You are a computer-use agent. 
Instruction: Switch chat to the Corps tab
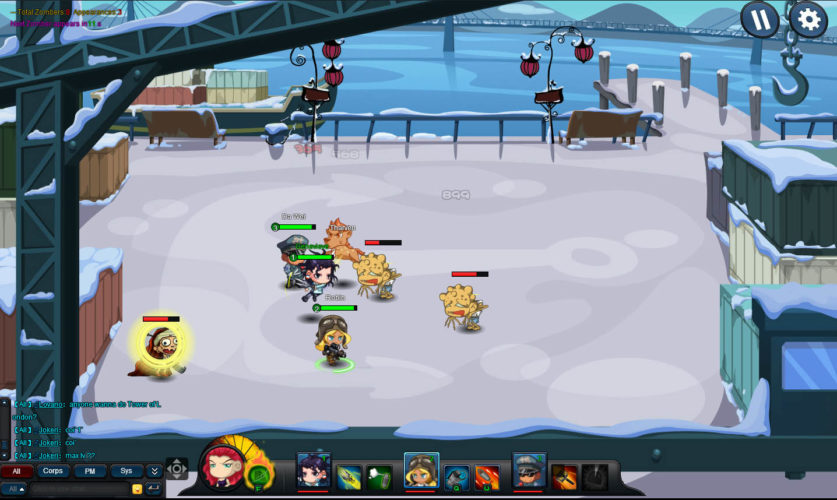pos(53,470)
